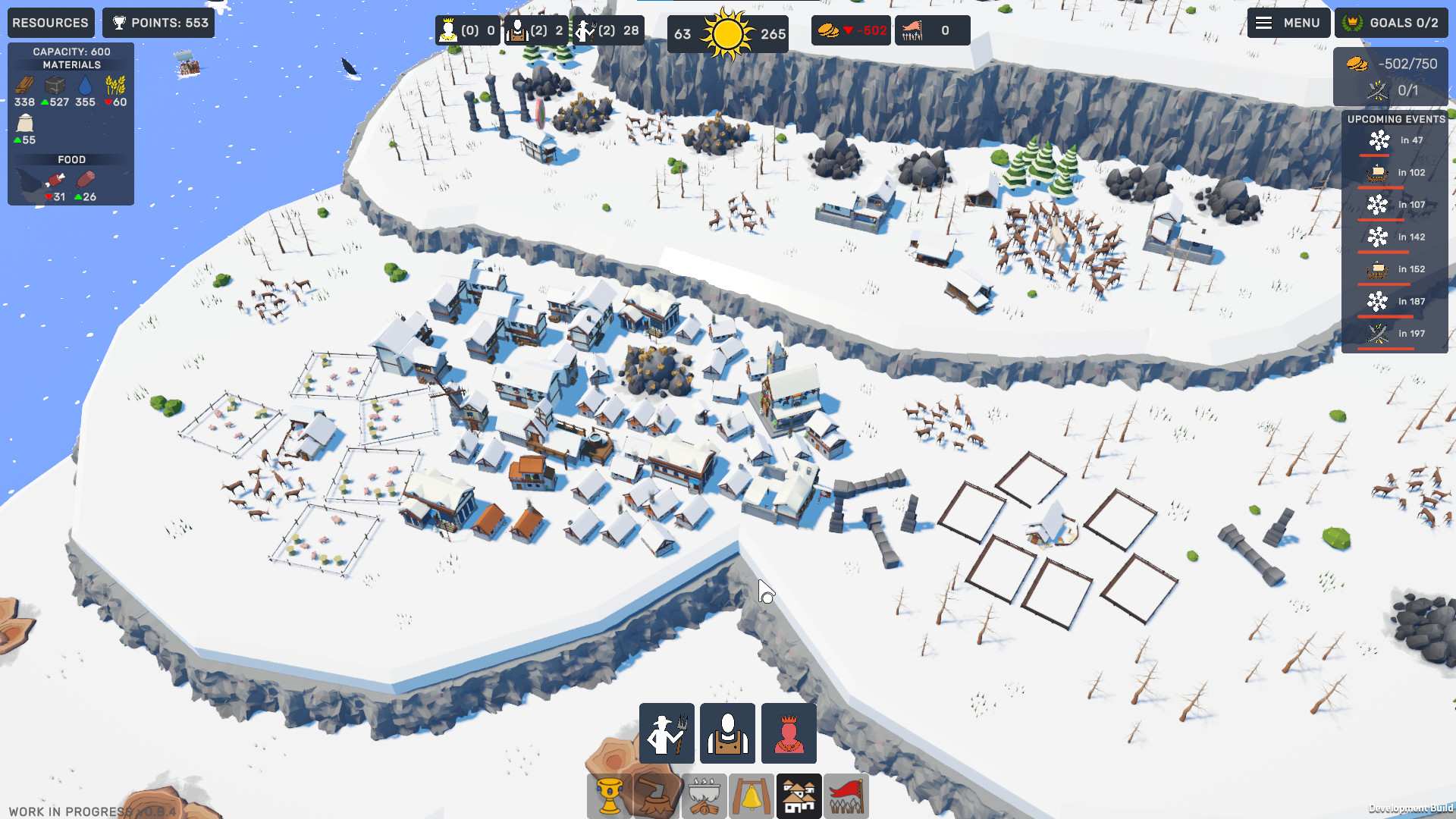Expand the FOOD section in the materials panel

pyautogui.click(x=71, y=159)
